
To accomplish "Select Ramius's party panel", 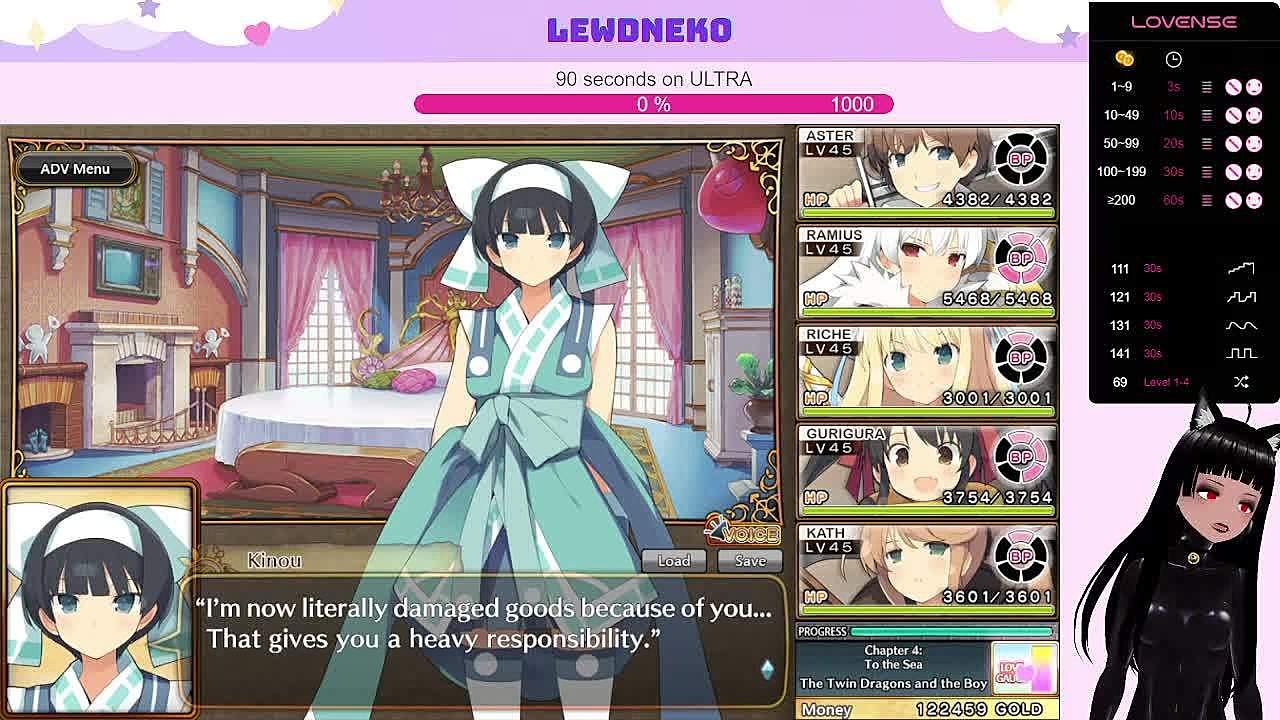I will tap(927, 271).
